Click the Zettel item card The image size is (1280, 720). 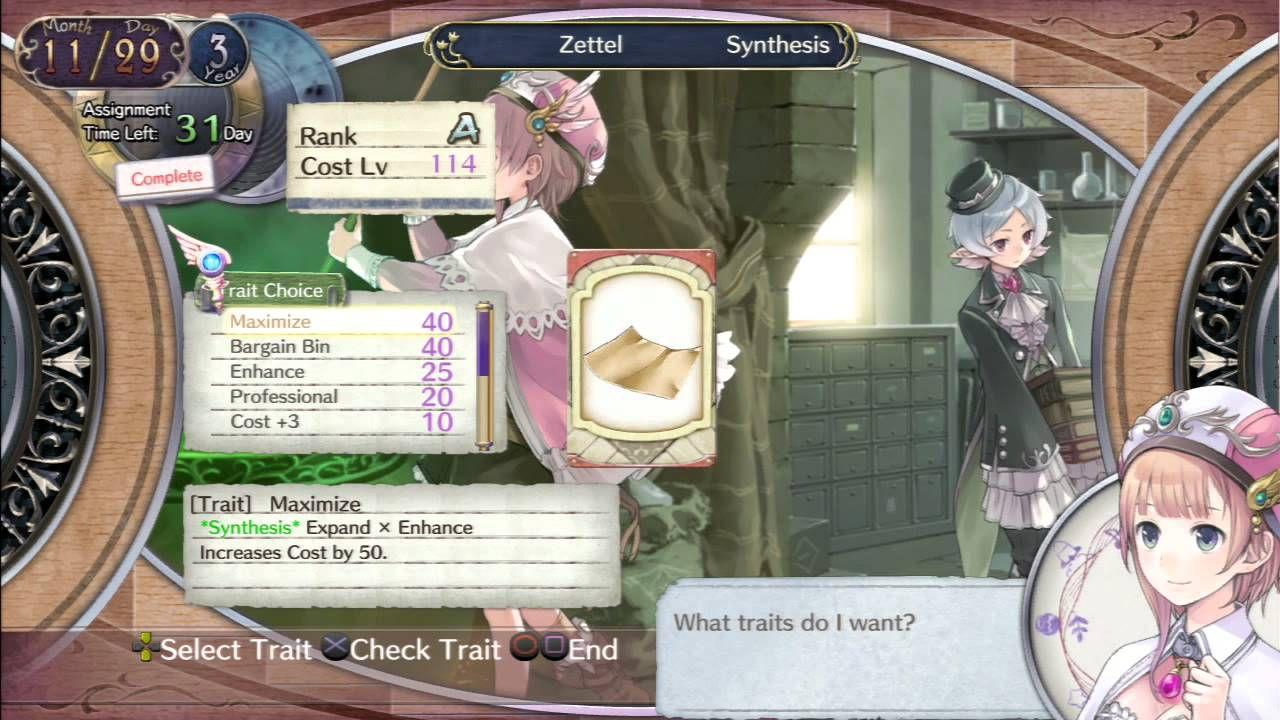(x=641, y=357)
